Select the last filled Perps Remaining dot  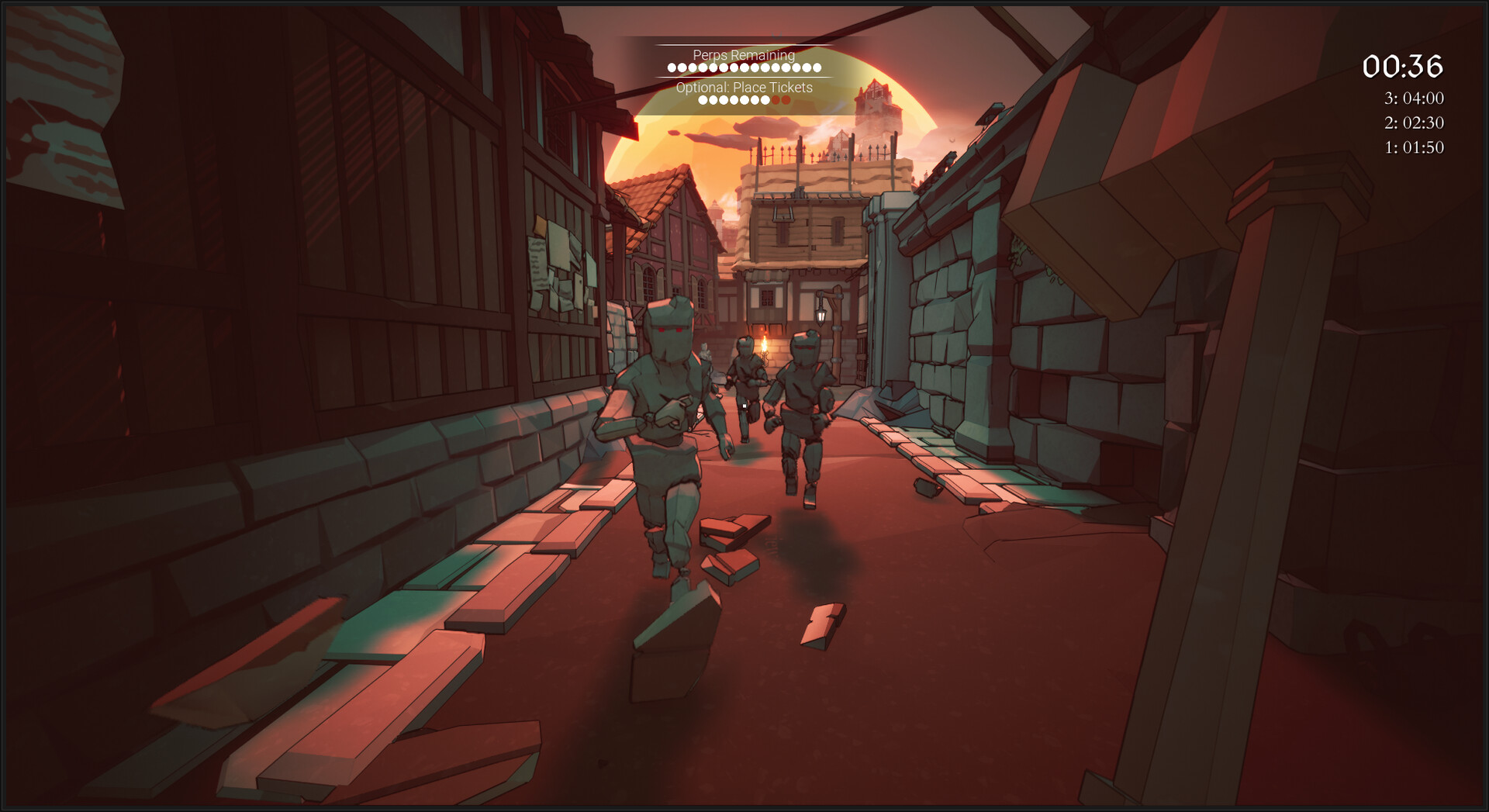tap(817, 67)
